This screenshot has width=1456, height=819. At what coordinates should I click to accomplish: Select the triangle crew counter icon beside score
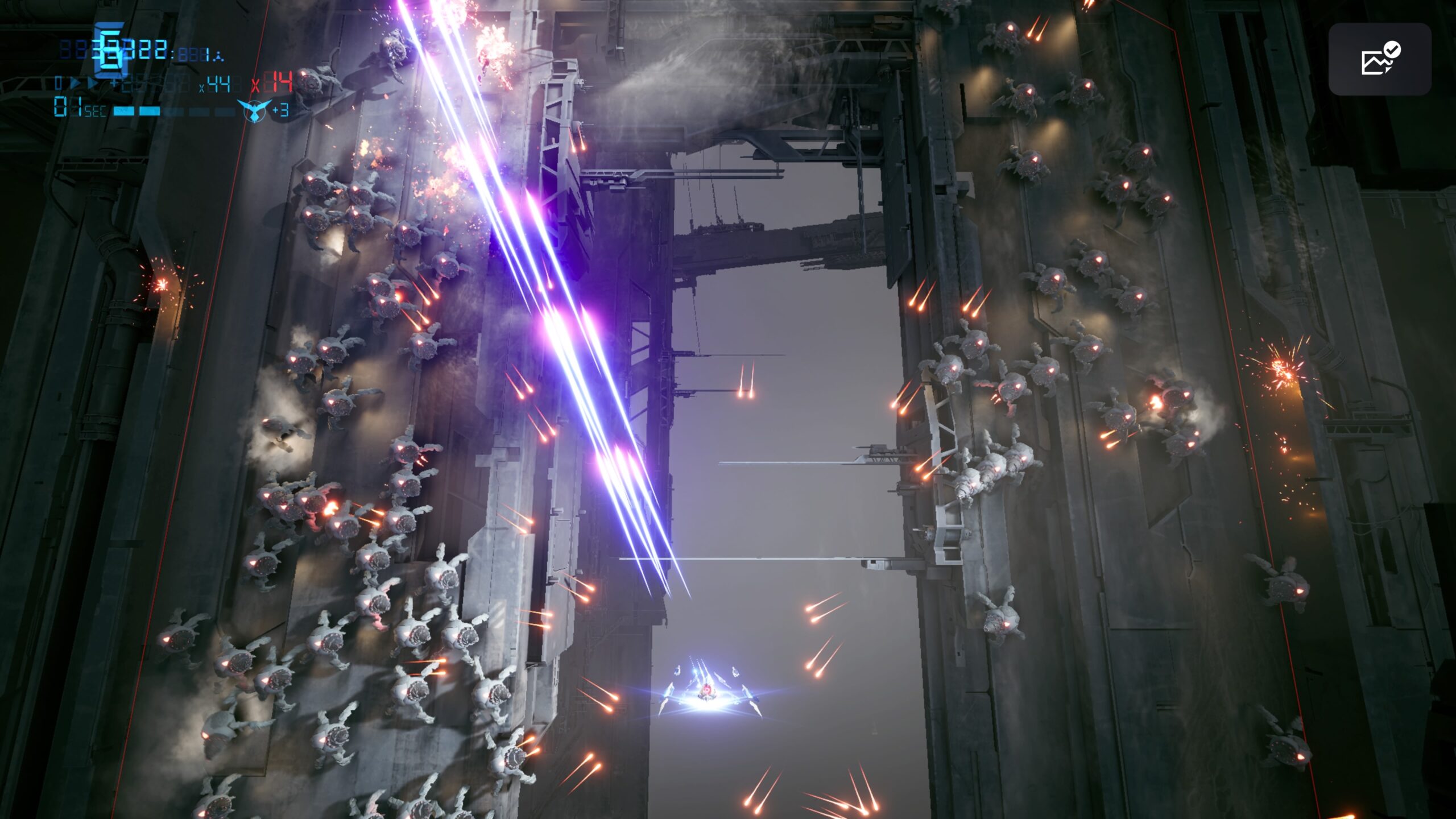click(218, 56)
